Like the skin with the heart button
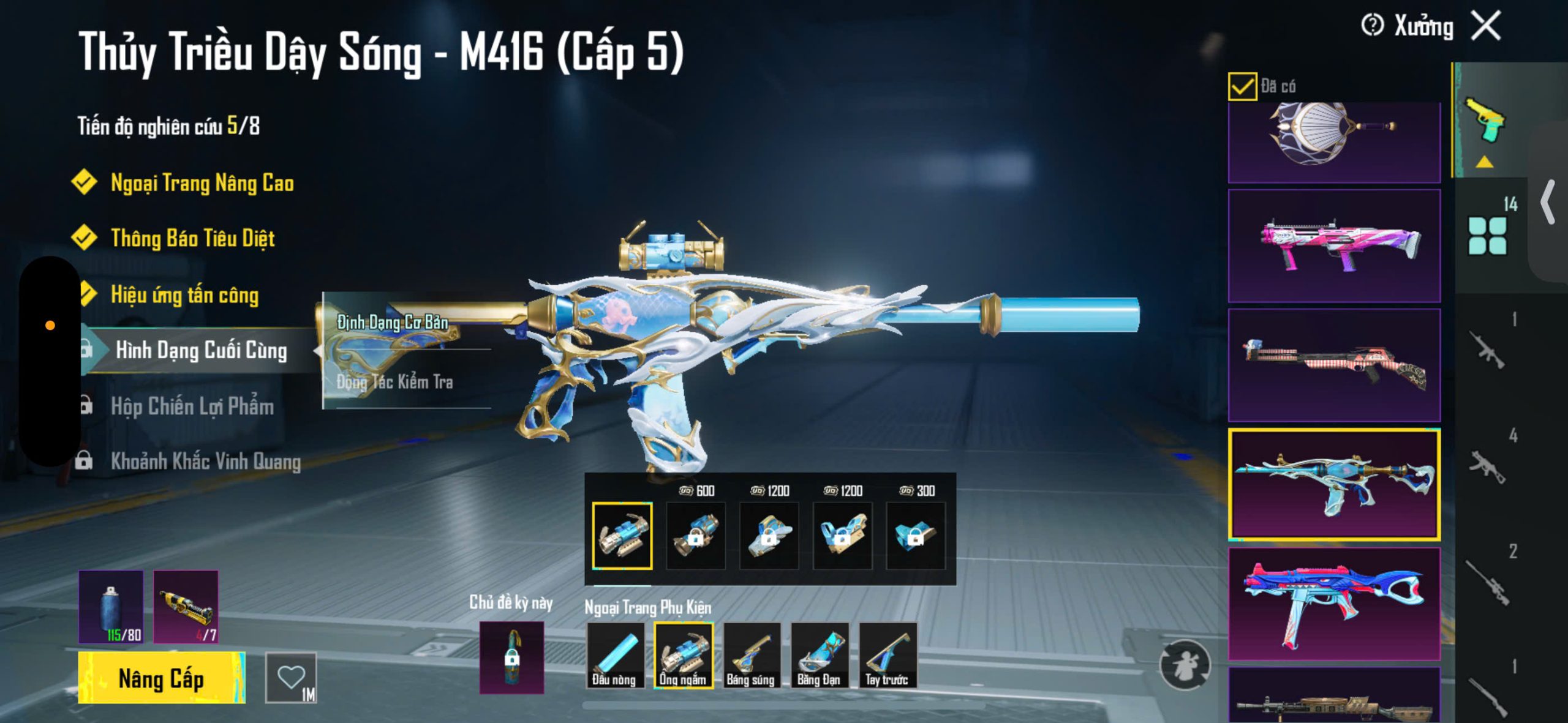 tap(291, 678)
